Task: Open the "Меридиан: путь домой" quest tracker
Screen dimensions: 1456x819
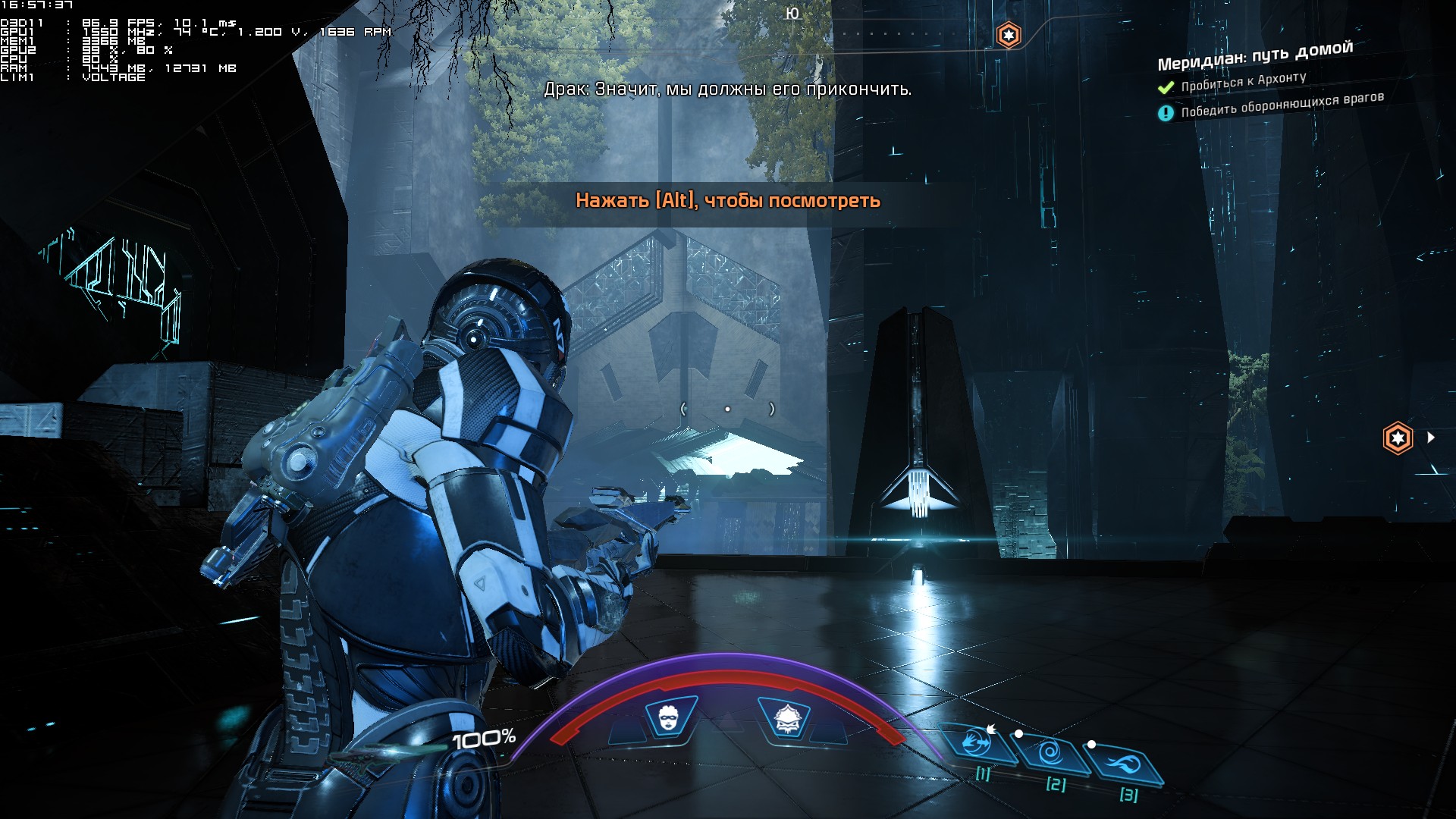Action: (x=1254, y=55)
